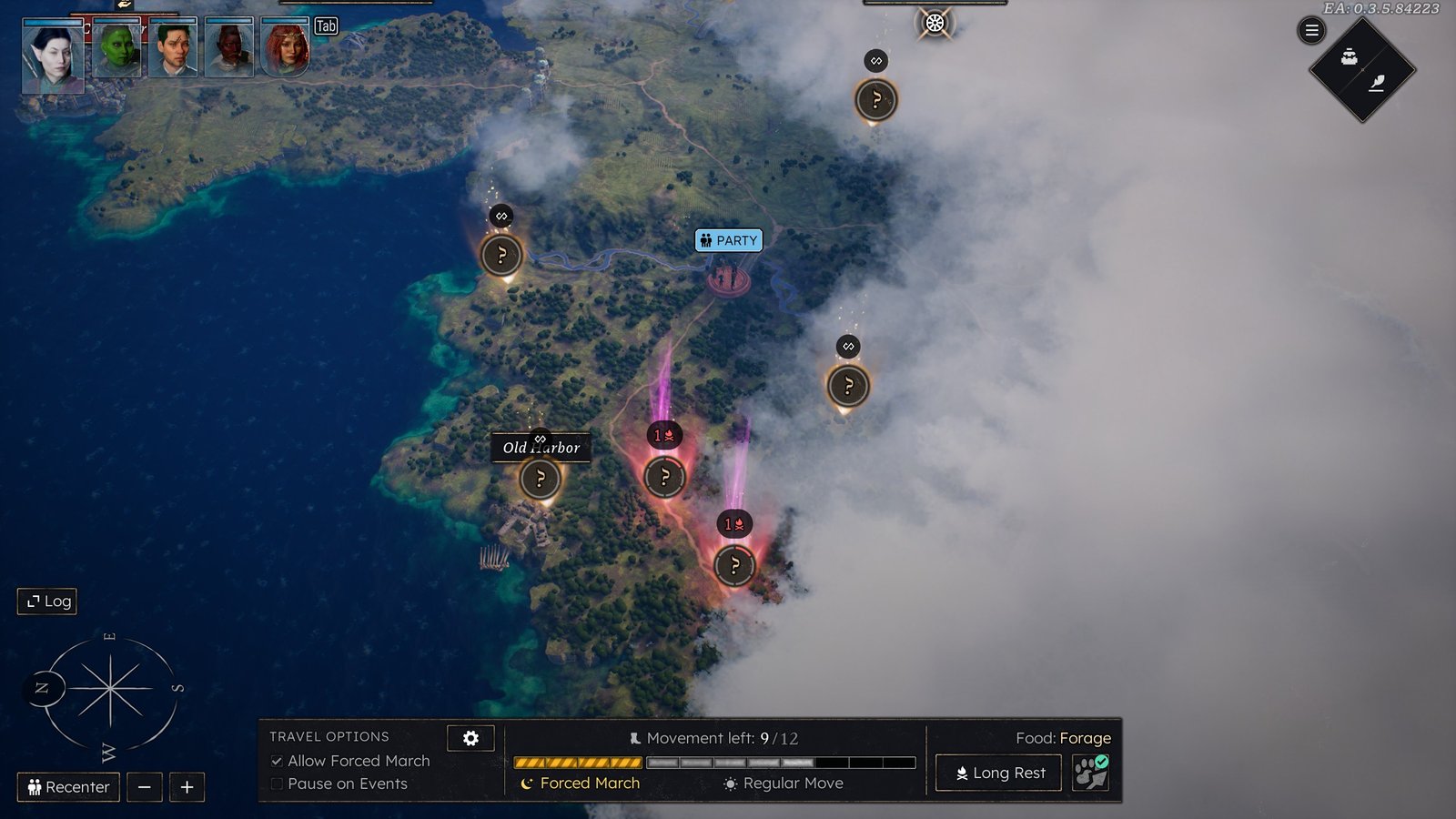Open travel options gear settings
The image size is (1456, 819).
point(470,738)
